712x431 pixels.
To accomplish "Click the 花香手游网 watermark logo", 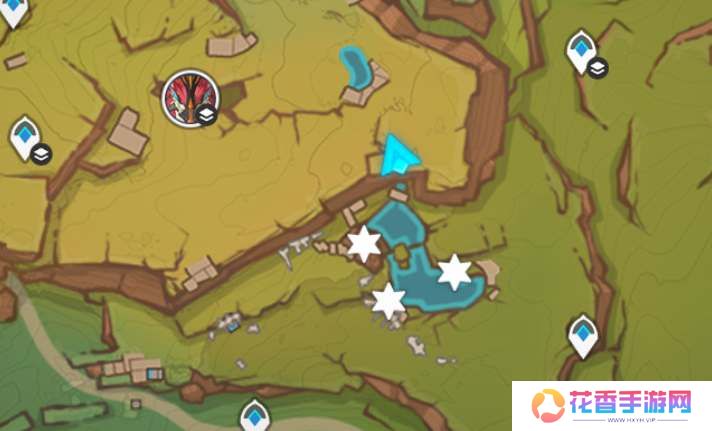I will (x=611, y=406).
